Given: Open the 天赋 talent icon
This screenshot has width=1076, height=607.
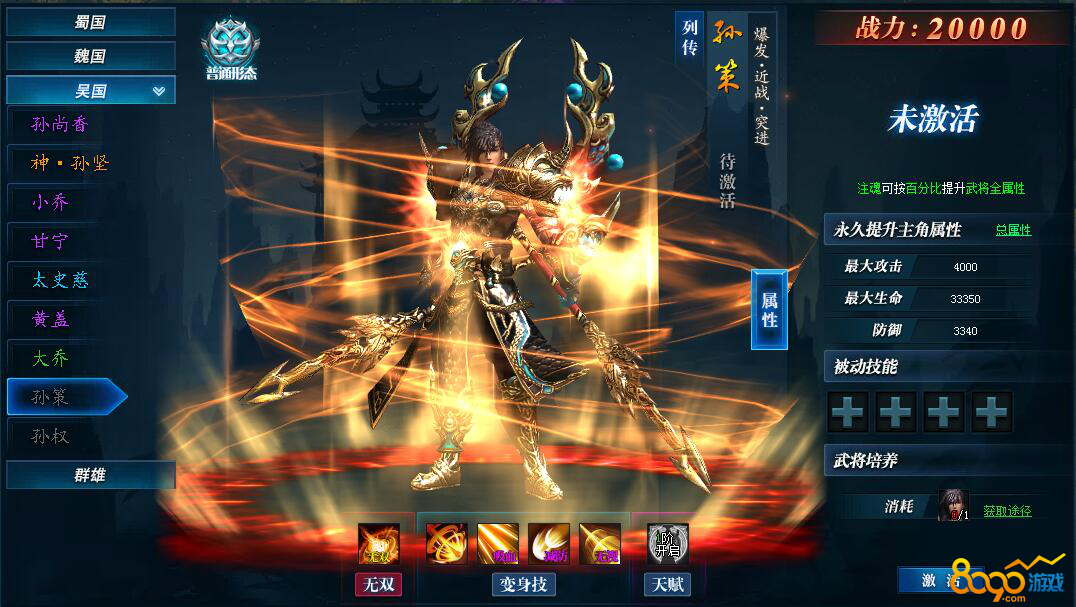Looking at the screenshot, I should tap(667, 544).
